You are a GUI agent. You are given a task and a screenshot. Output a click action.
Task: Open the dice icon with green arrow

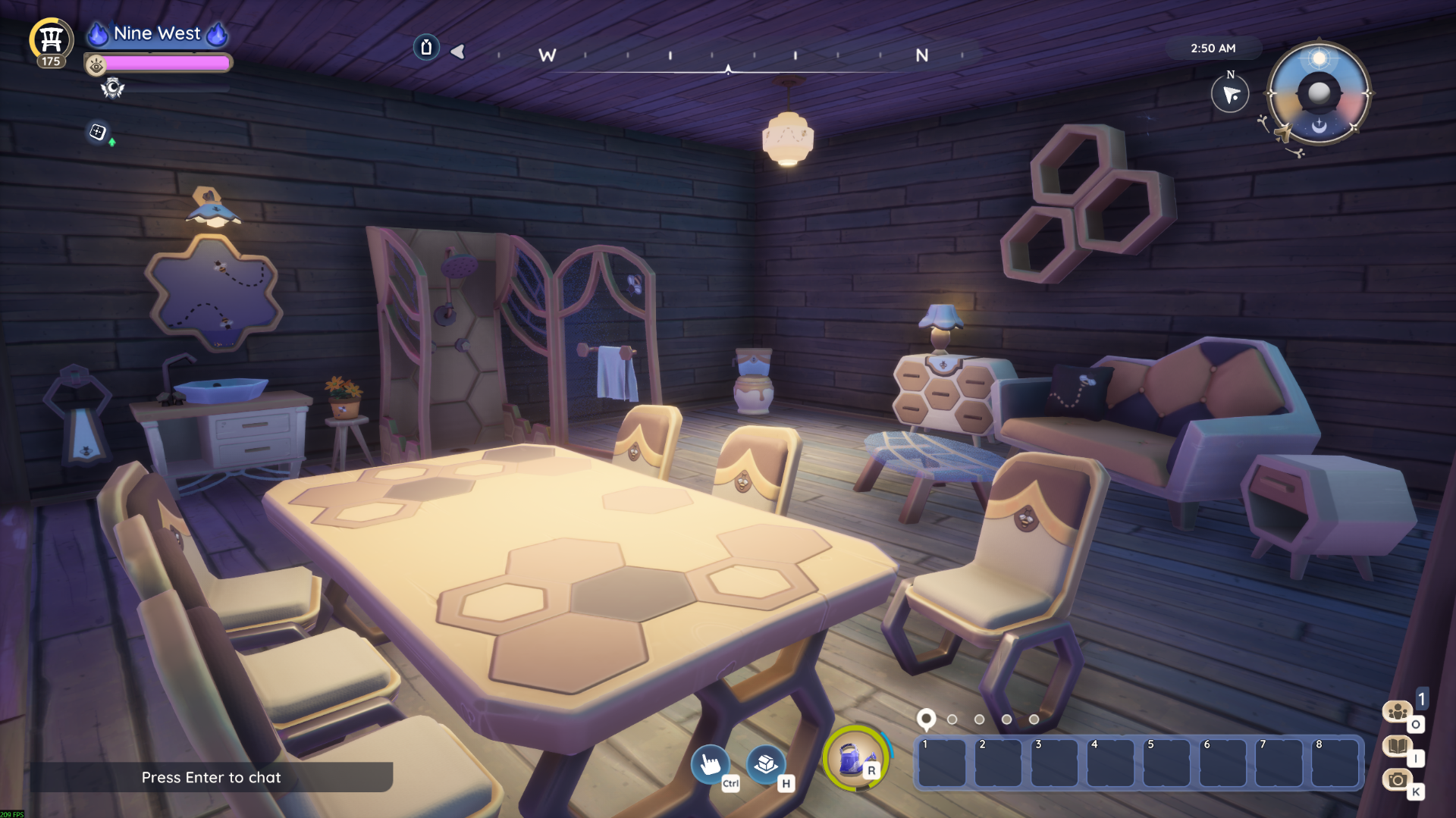coord(98,133)
